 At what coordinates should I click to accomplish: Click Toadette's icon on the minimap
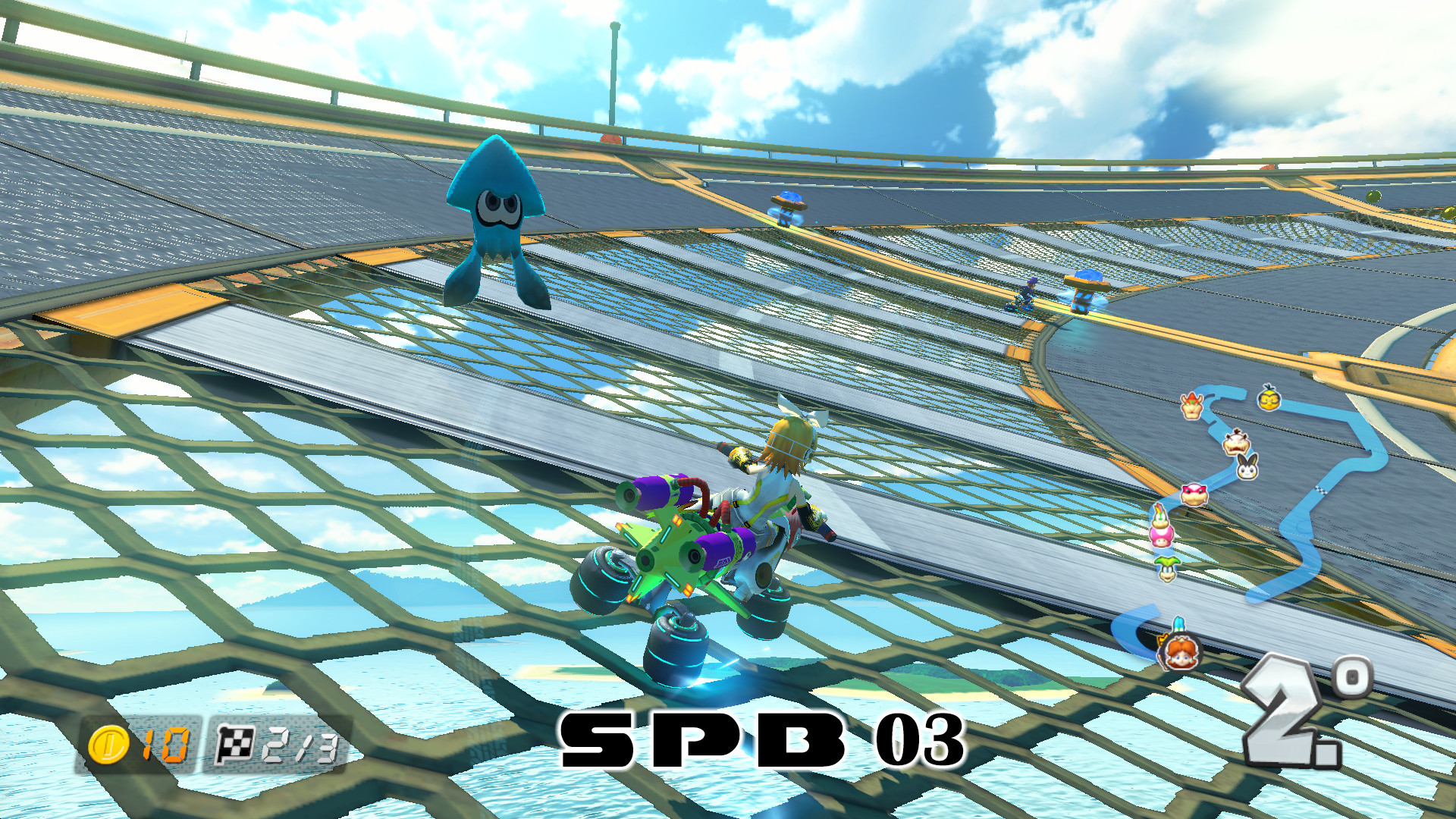[1160, 538]
